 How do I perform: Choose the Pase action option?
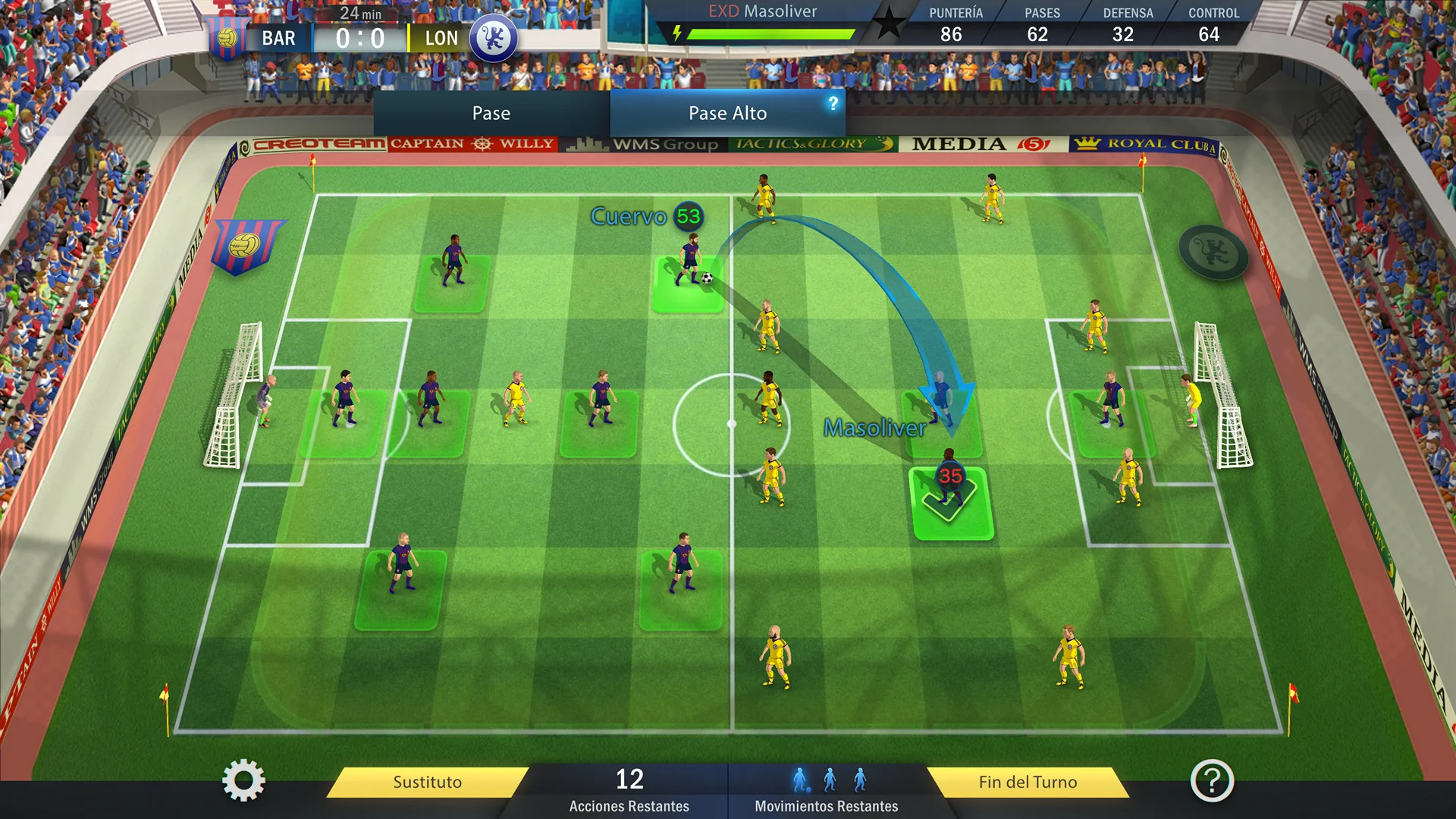click(x=491, y=114)
